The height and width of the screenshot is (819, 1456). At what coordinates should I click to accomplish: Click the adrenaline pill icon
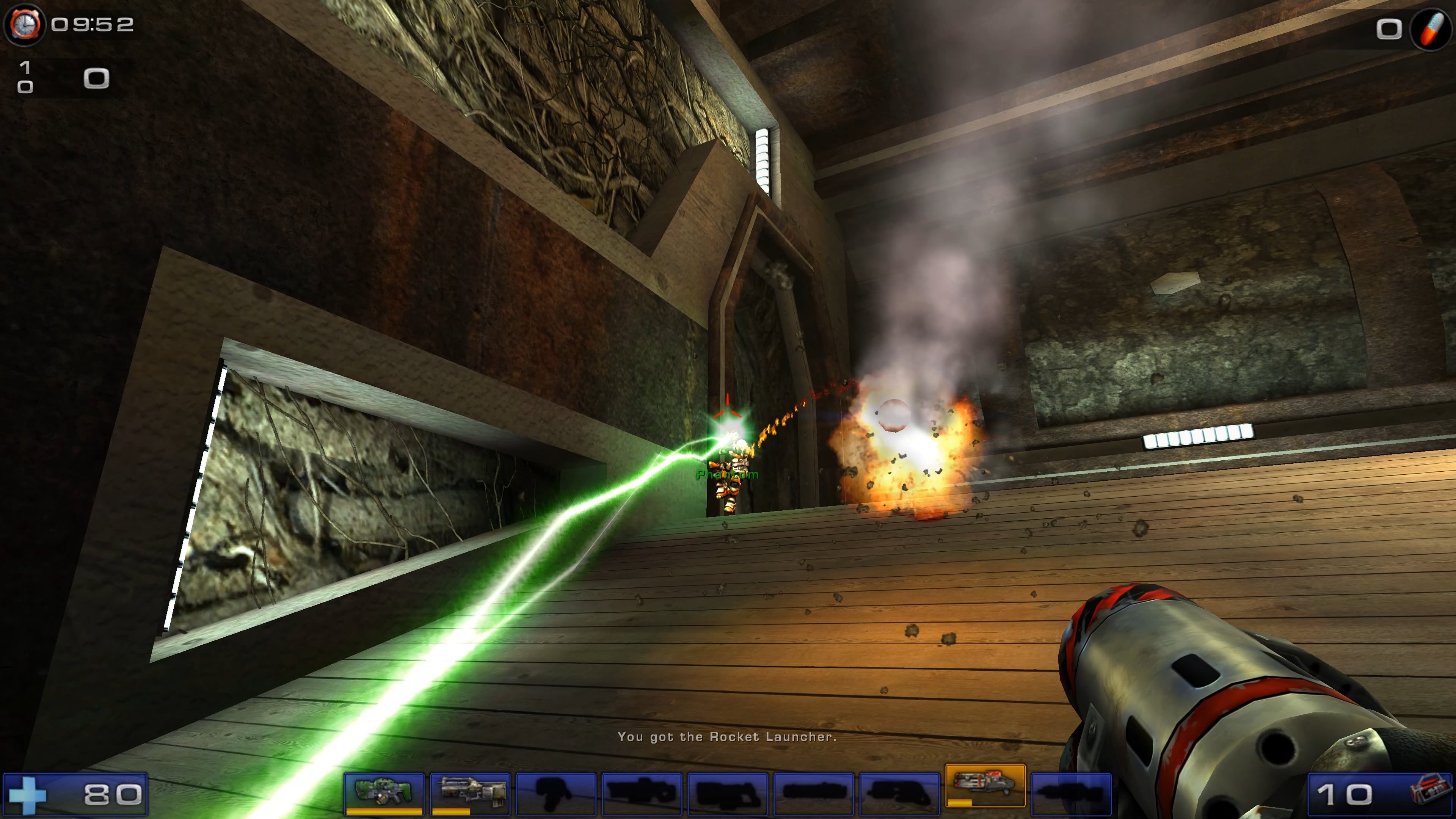tap(1431, 28)
